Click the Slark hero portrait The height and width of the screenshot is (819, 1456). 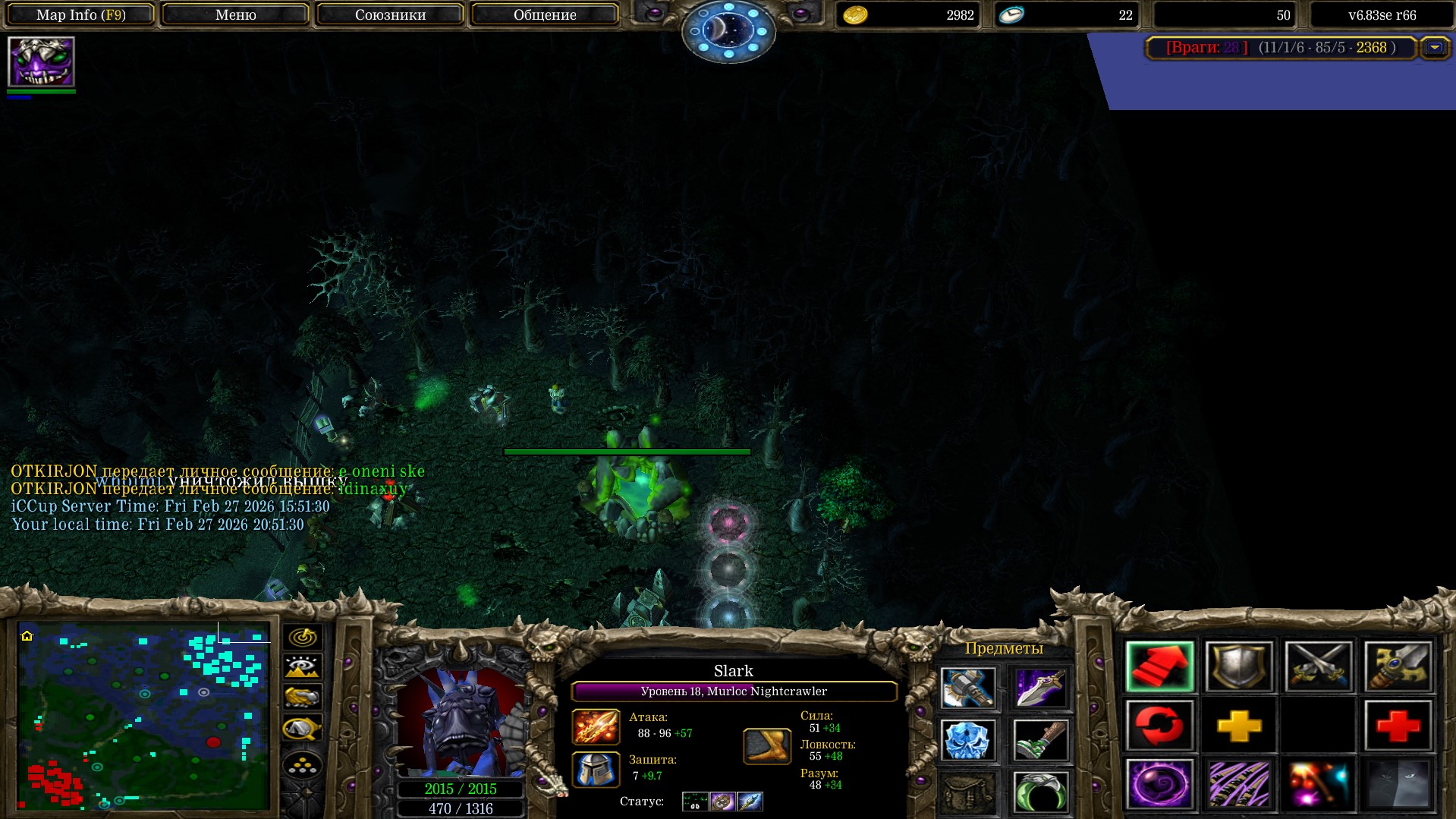461,722
